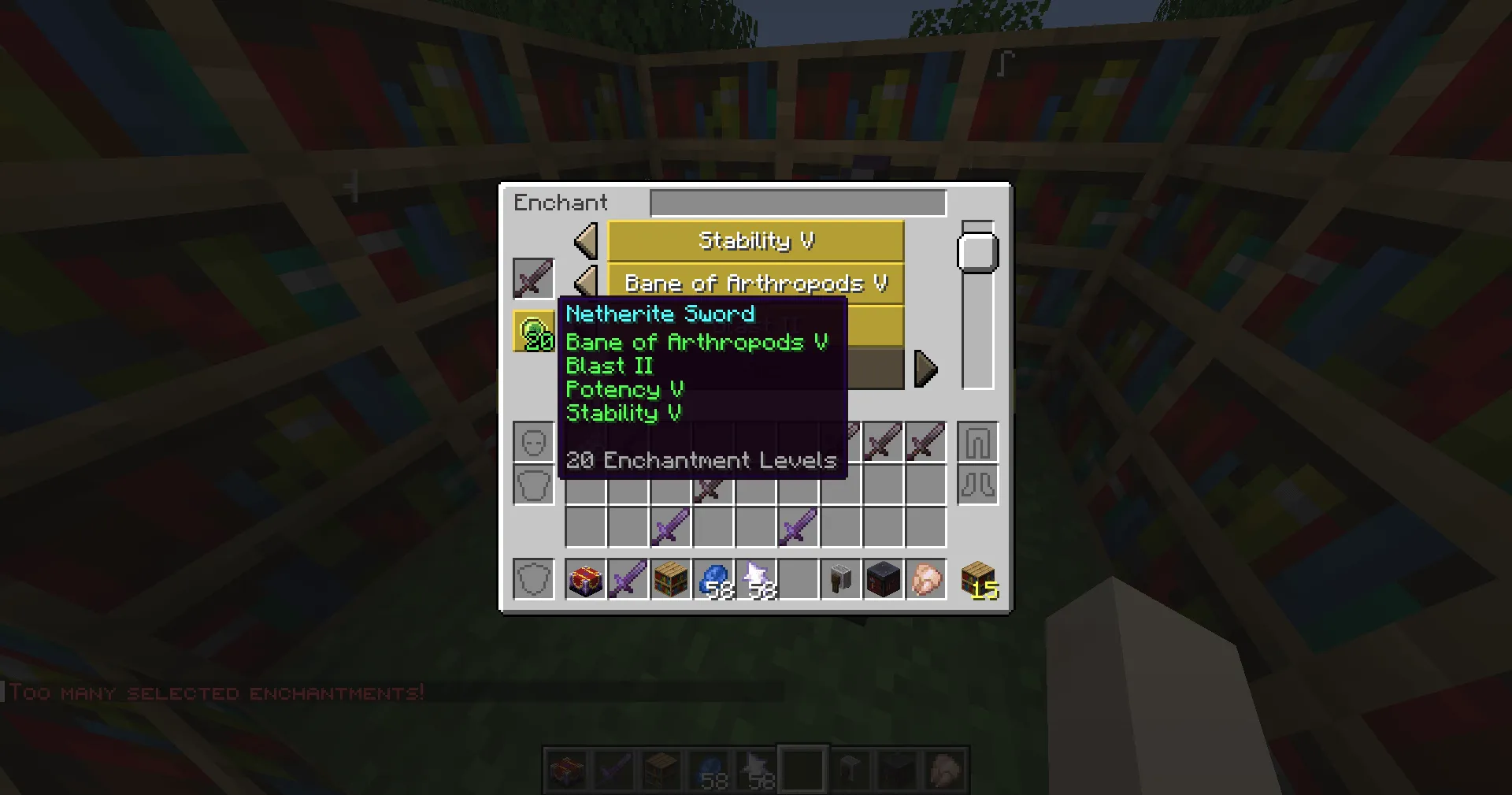Toggle the Bane of Arthropods V enchantment
The width and height of the screenshot is (1512, 795).
click(754, 282)
